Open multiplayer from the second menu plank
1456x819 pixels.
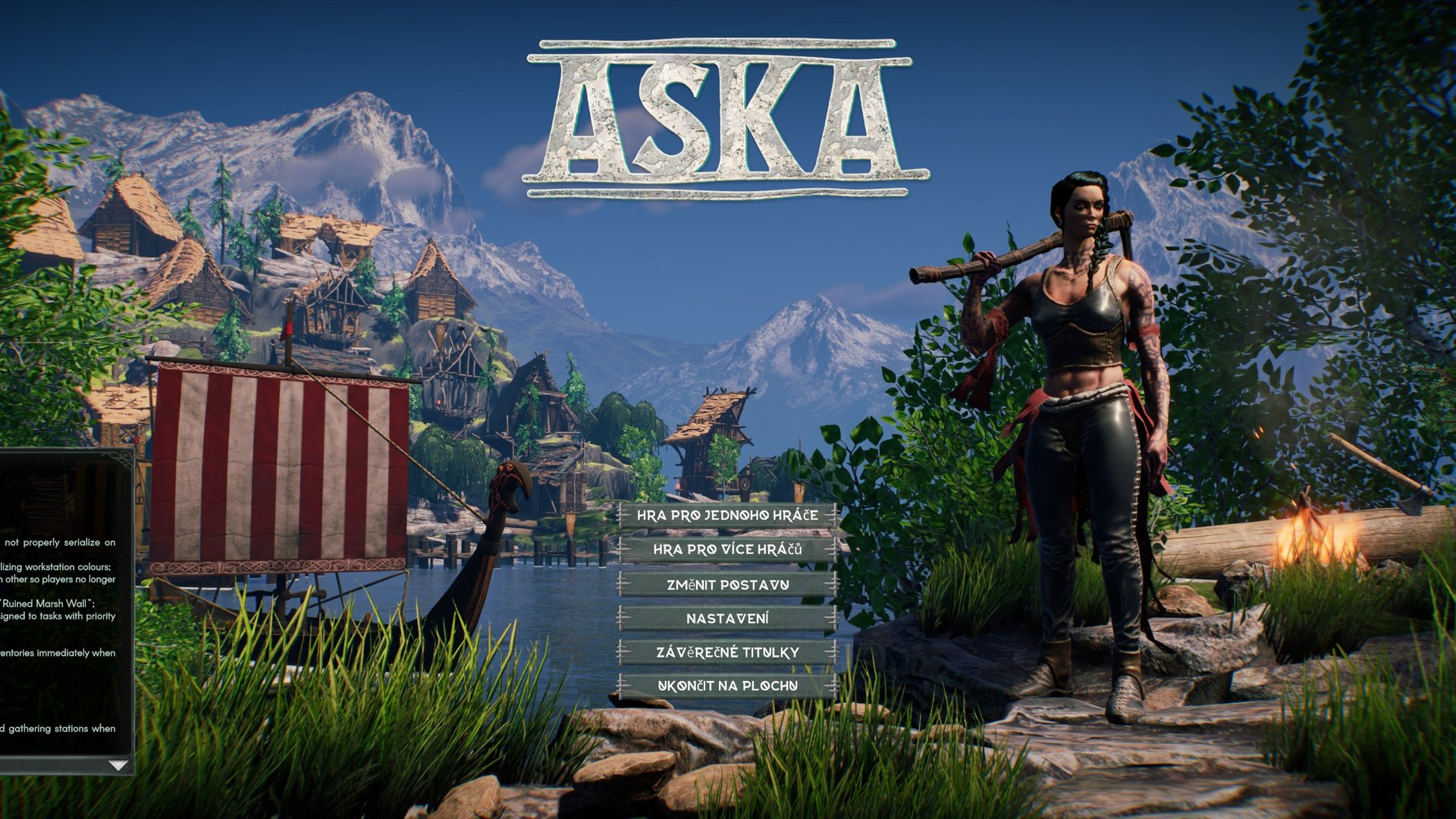(728, 551)
